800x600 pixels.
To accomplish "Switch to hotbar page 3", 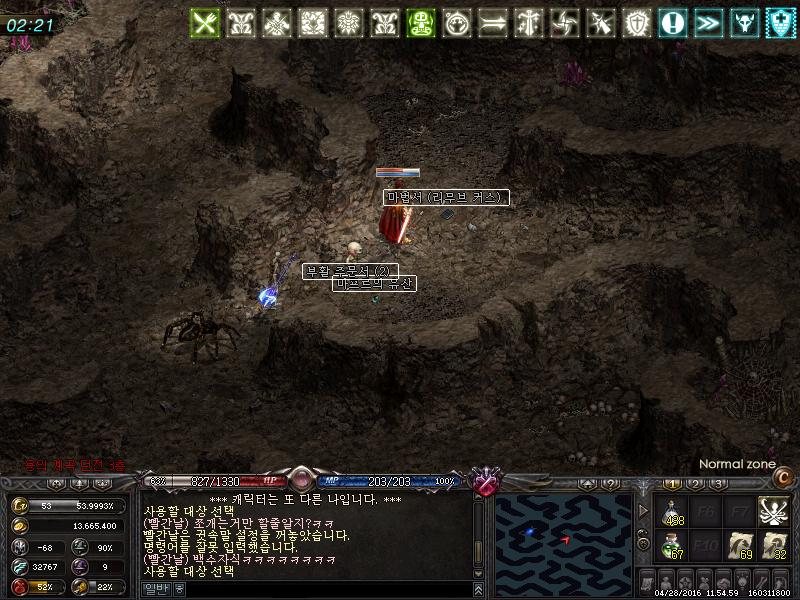I will (718, 484).
